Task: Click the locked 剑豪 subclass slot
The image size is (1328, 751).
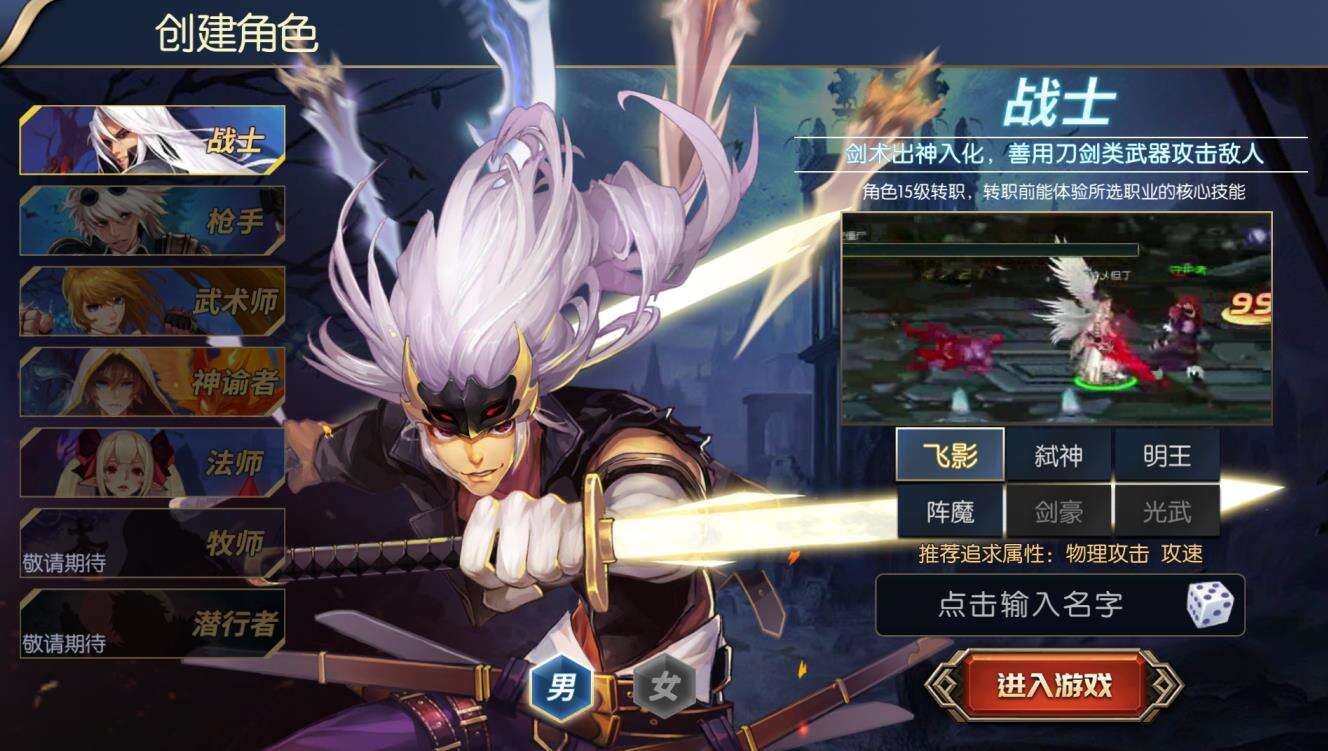Action: (x=1060, y=511)
